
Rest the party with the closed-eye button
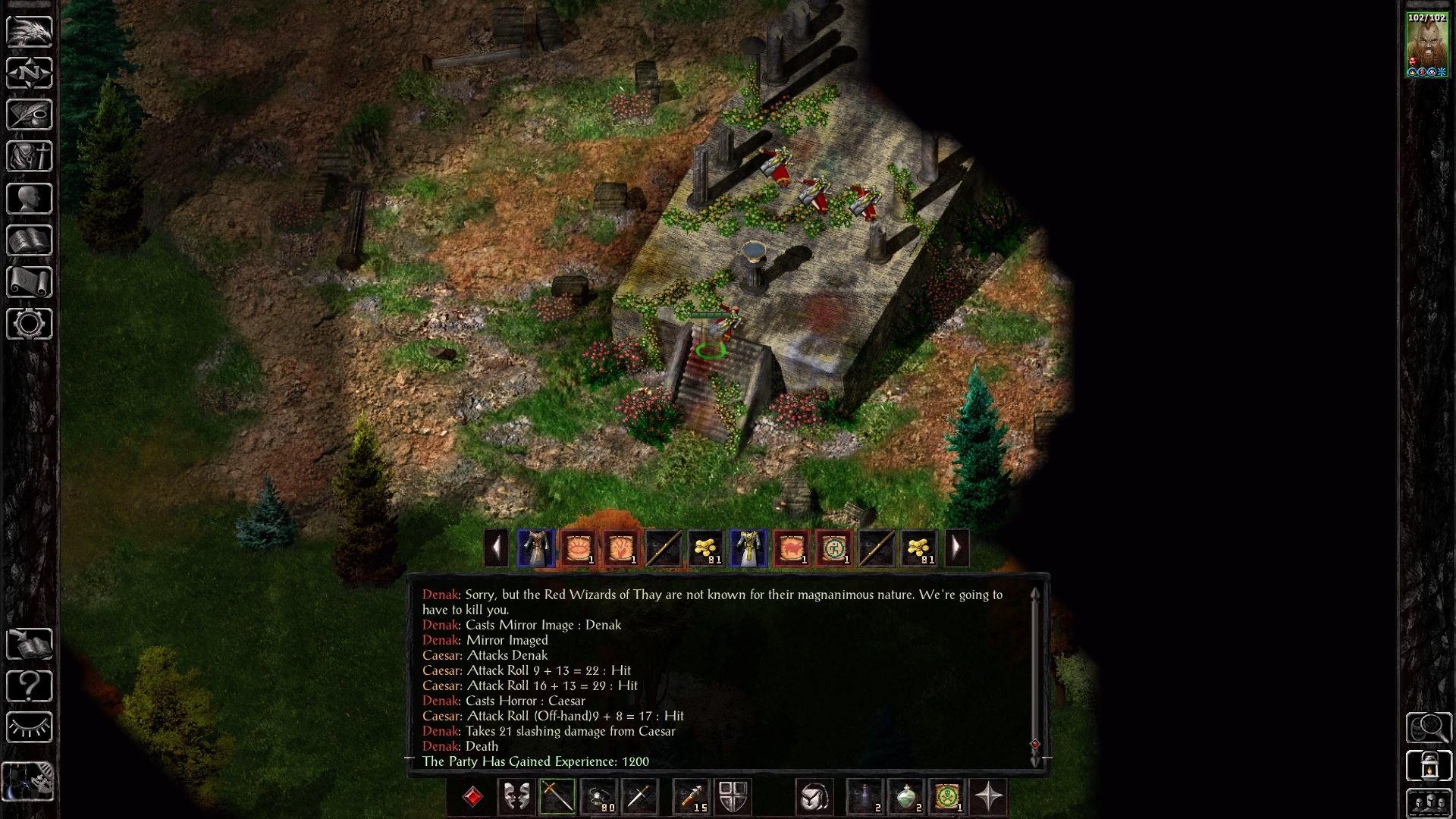click(30, 728)
